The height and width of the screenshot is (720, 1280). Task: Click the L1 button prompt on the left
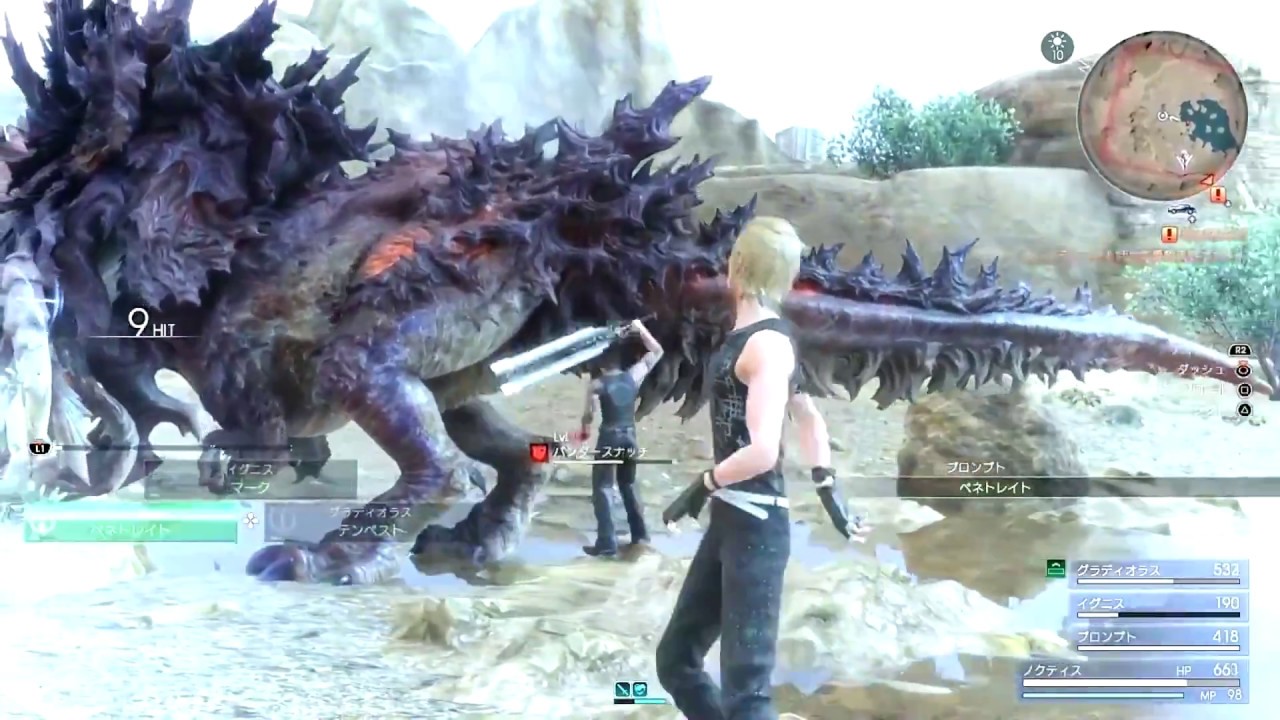40,450
